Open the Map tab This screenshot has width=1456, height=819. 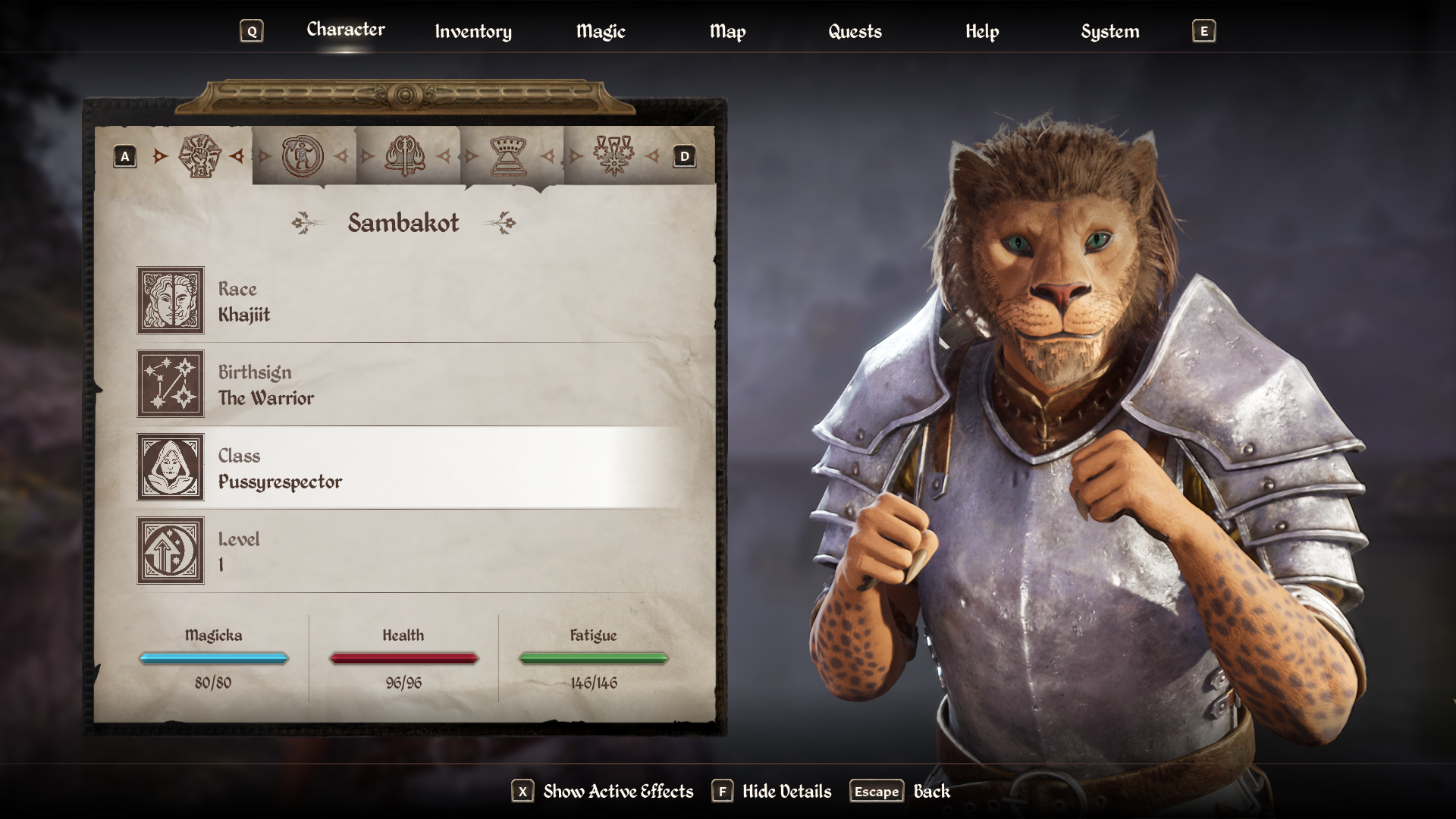(728, 32)
